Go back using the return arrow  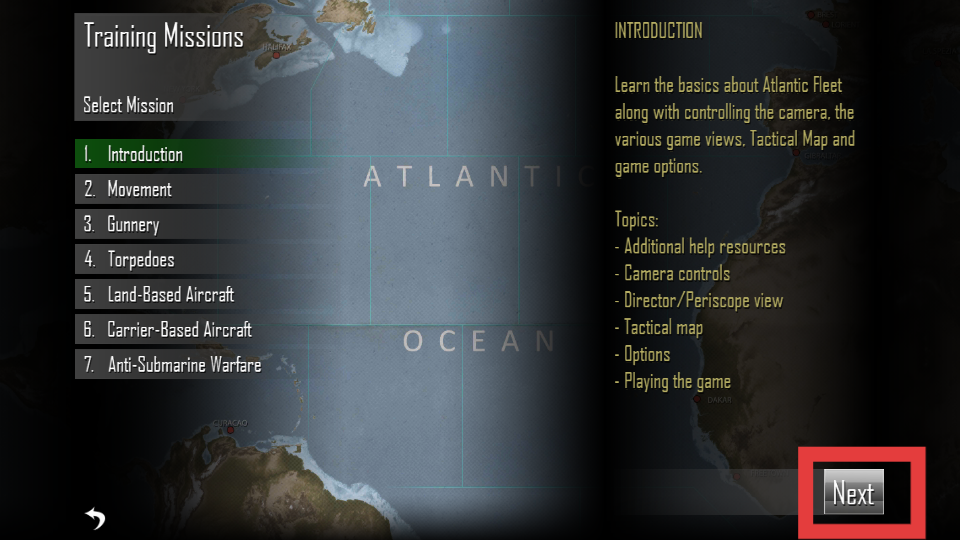[95, 517]
